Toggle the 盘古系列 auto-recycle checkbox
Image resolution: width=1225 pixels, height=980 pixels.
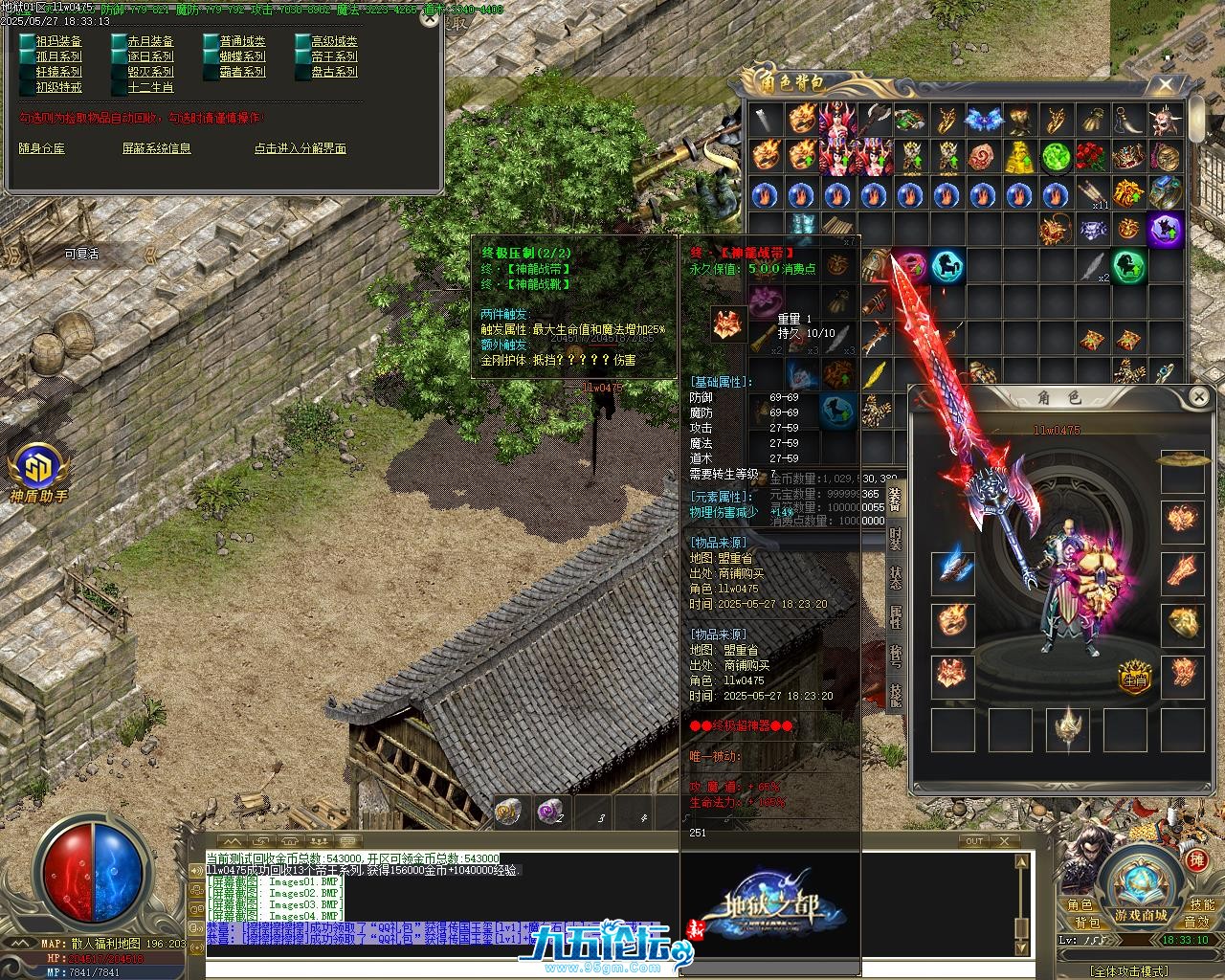302,72
